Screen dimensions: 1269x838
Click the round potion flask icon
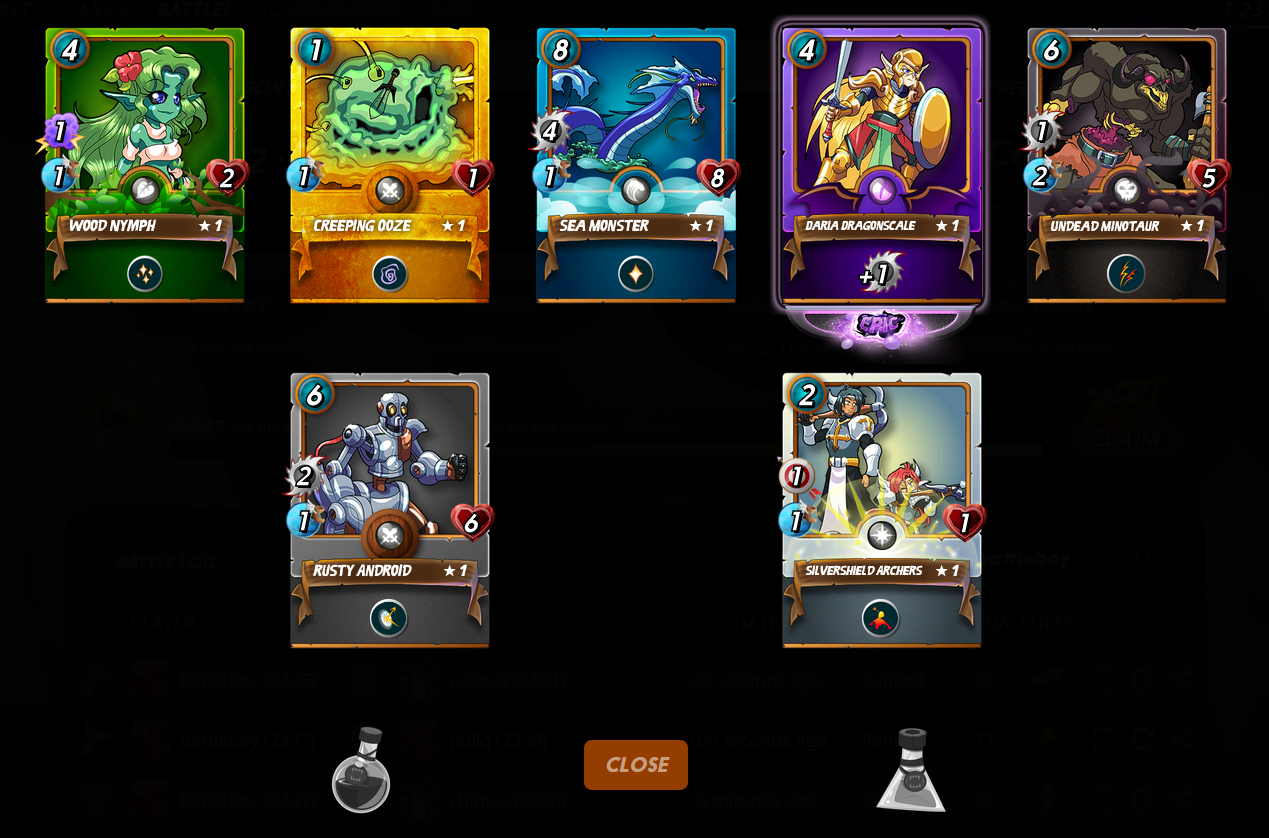coord(360,770)
